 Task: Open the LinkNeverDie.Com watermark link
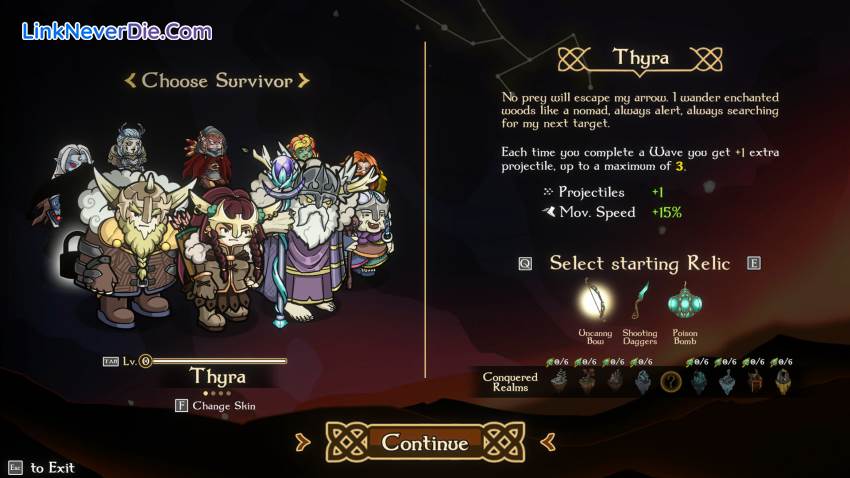(117, 31)
